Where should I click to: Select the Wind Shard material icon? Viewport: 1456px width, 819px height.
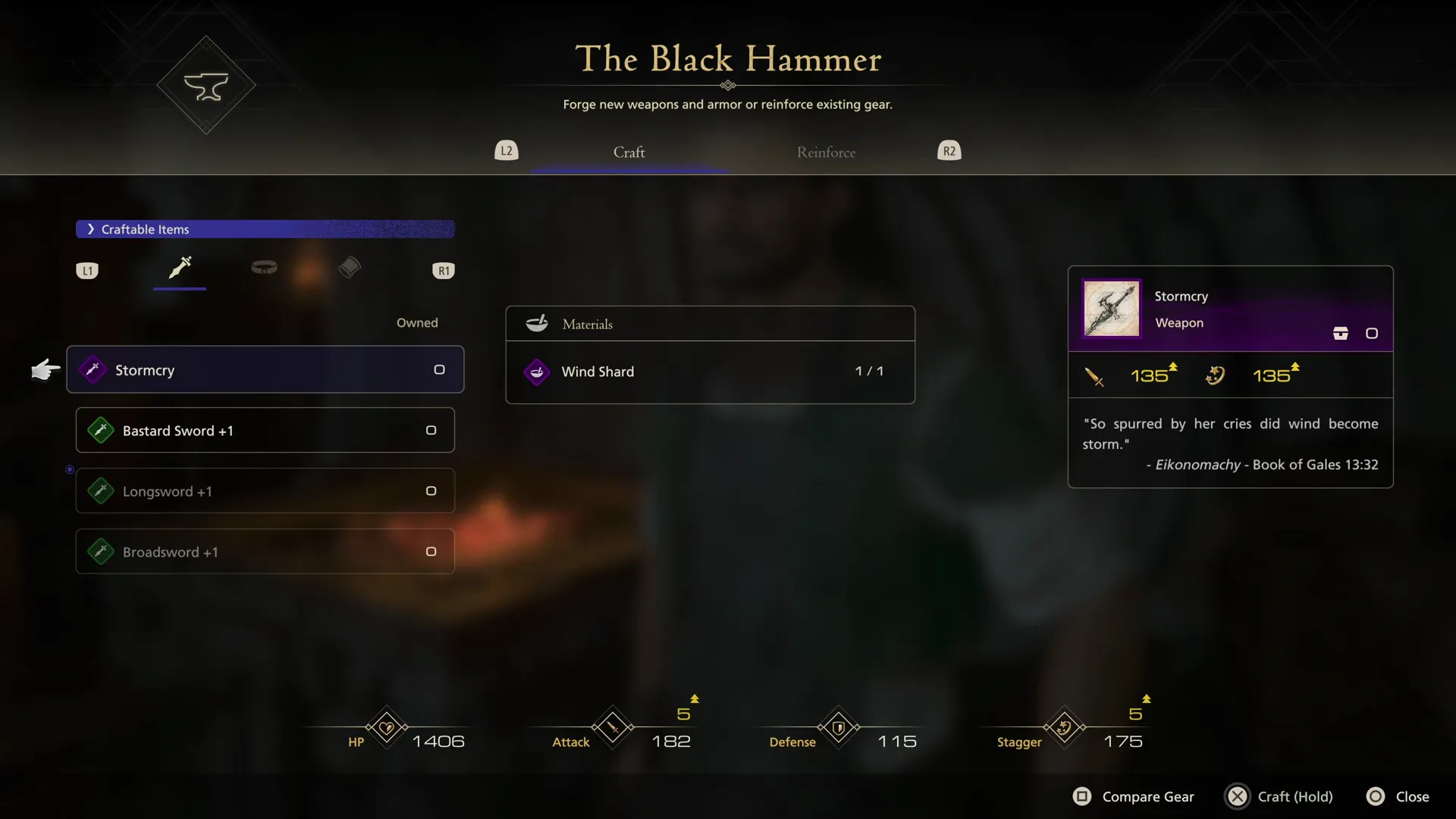[537, 372]
